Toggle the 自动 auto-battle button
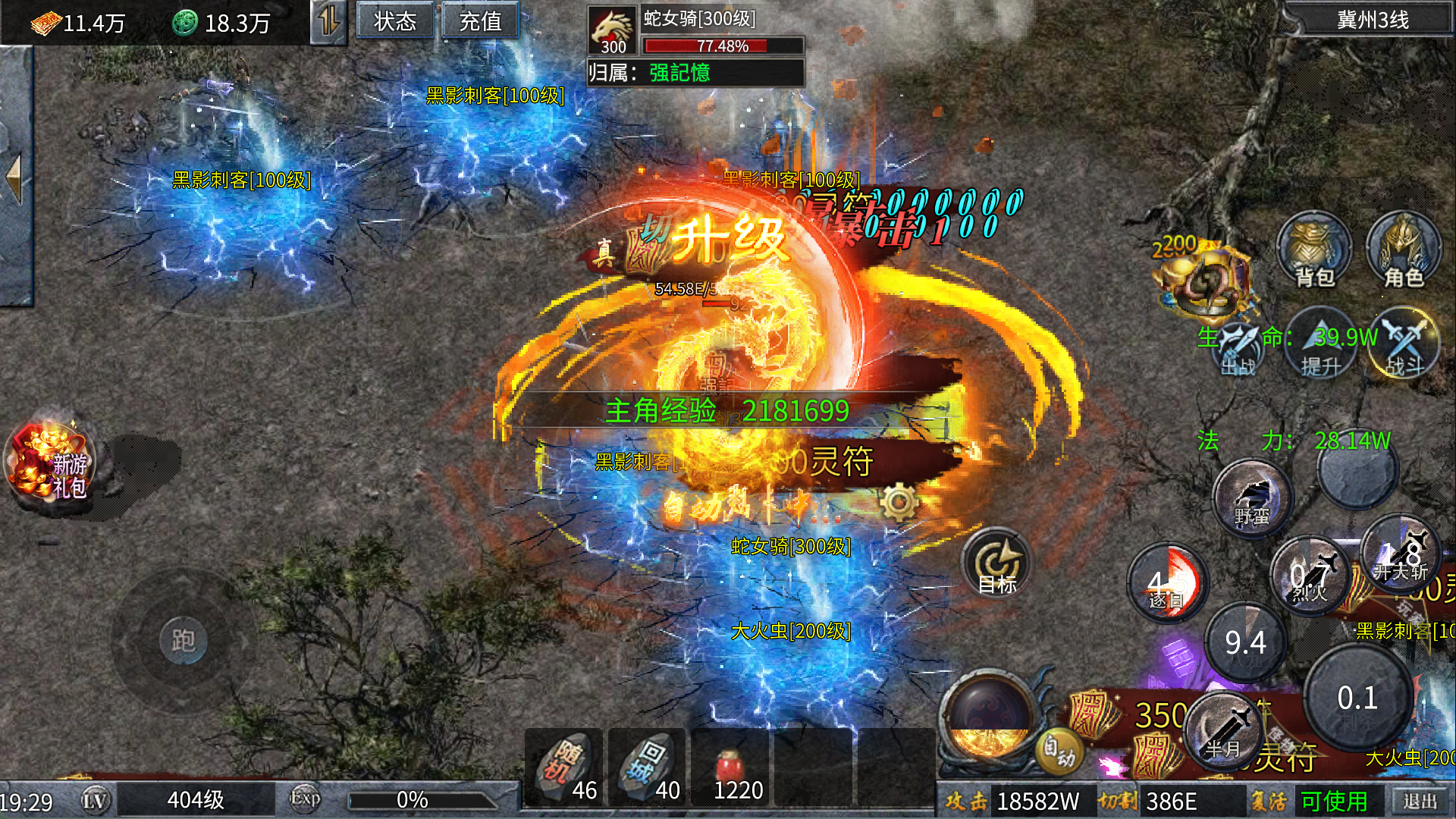Image resolution: width=1456 pixels, height=819 pixels. click(1059, 749)
